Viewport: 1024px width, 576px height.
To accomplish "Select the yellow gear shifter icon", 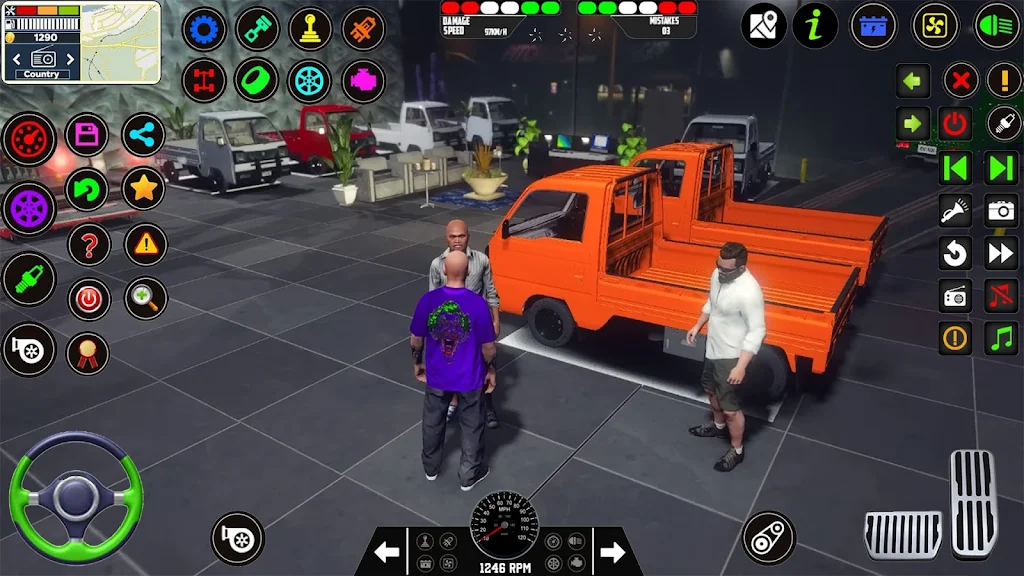I will click(310, 29).
